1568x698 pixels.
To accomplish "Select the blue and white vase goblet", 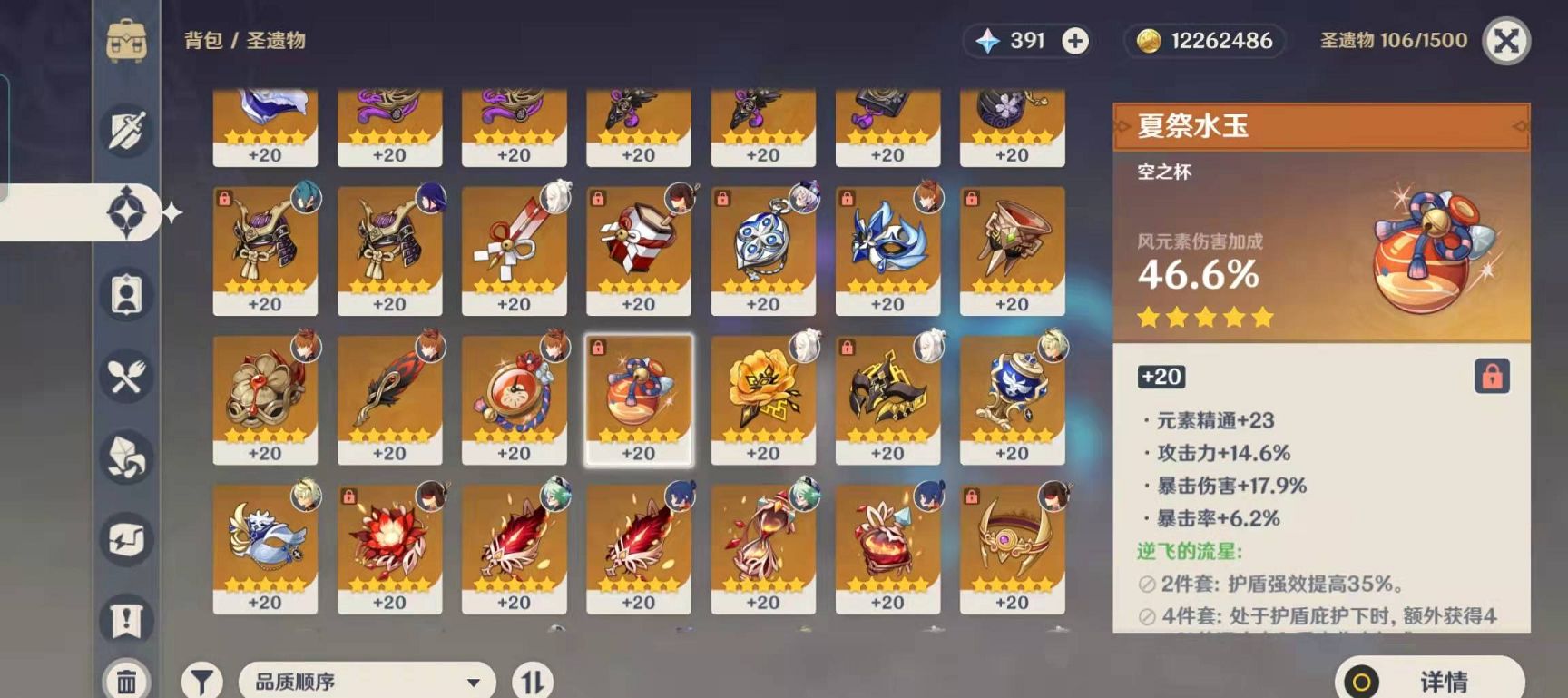I will [x=1012, y=398].
